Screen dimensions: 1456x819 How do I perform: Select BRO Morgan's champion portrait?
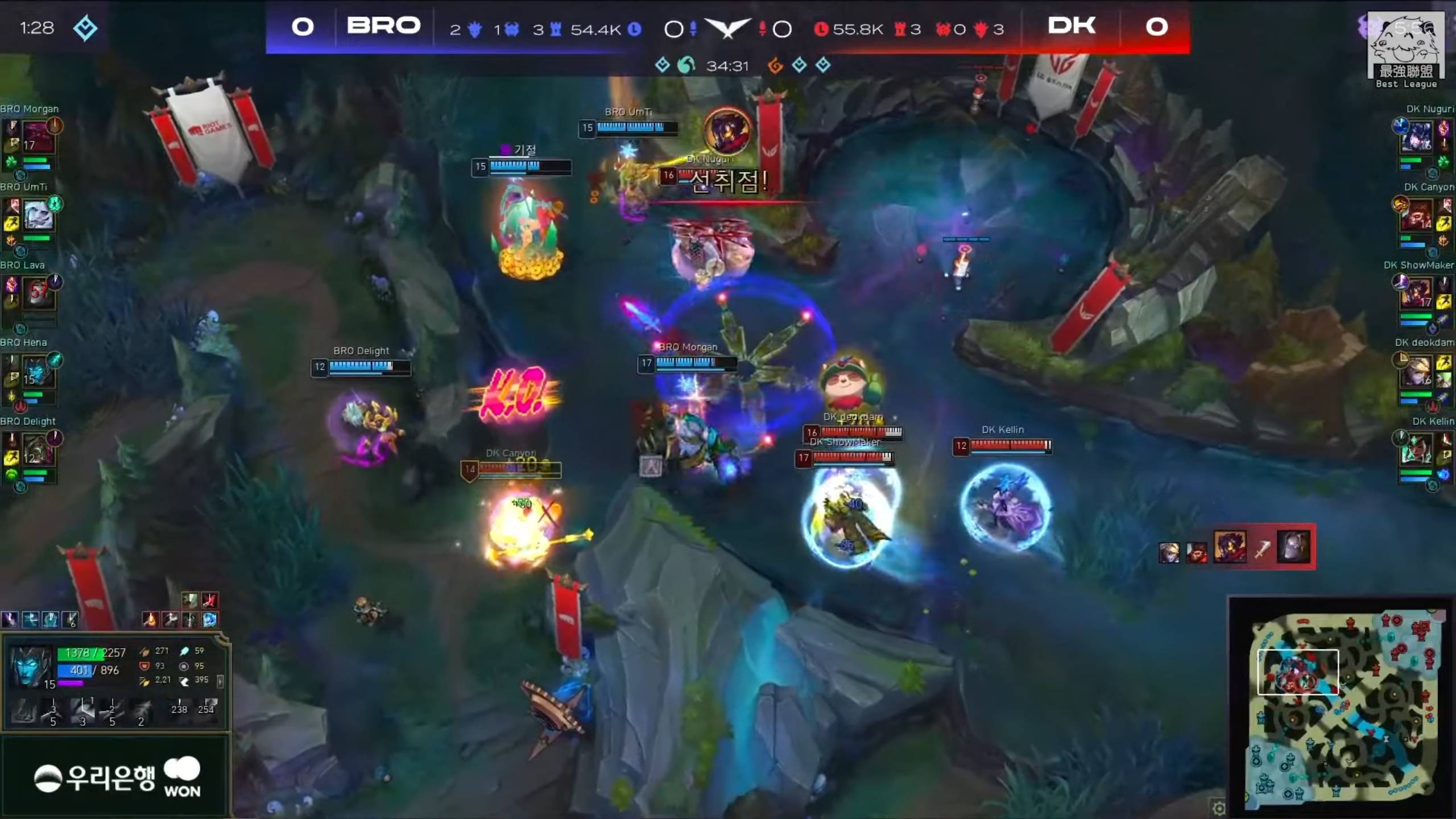pos(38,137)
